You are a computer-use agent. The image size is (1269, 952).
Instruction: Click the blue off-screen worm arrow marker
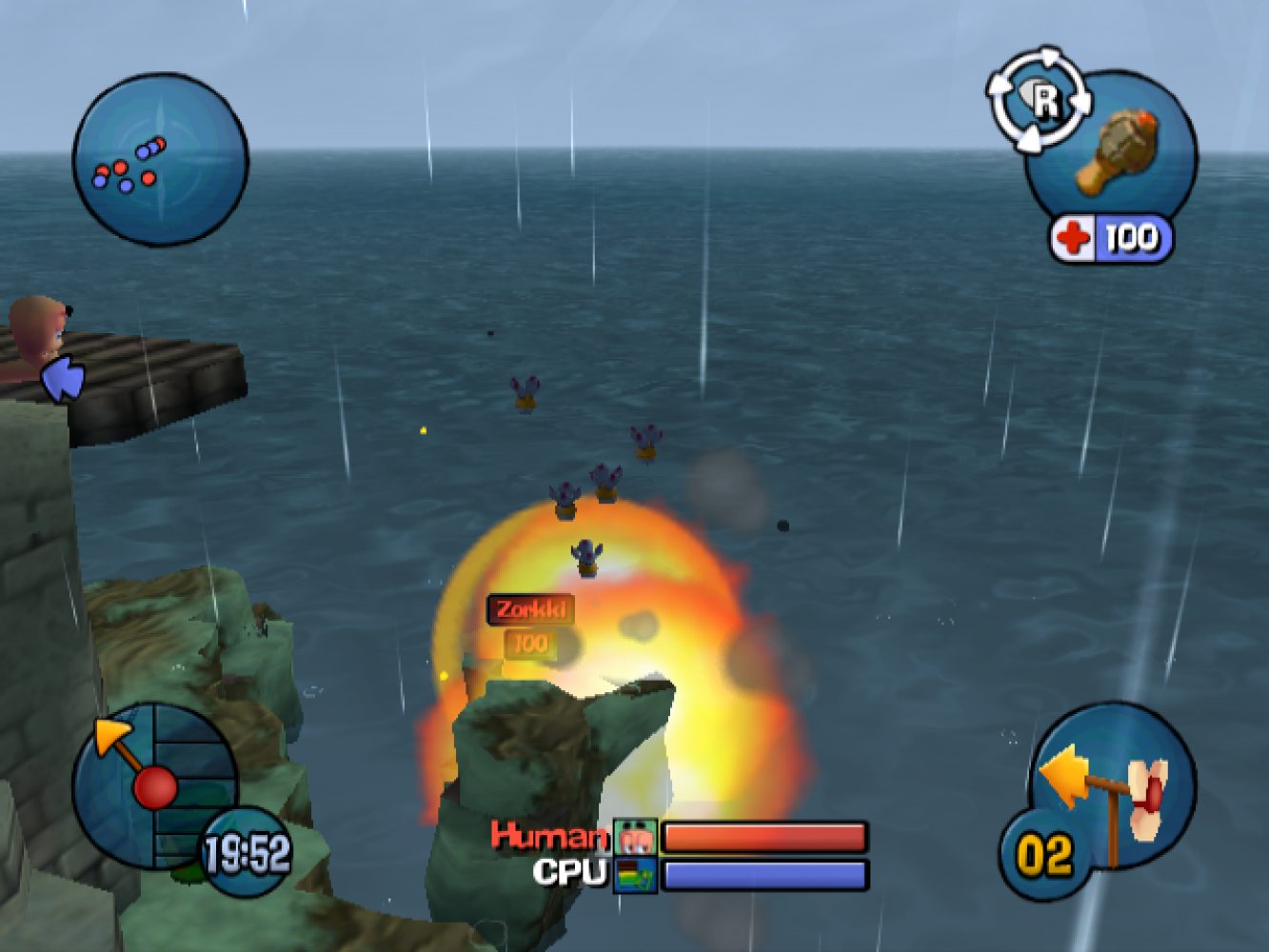[64, 380]
